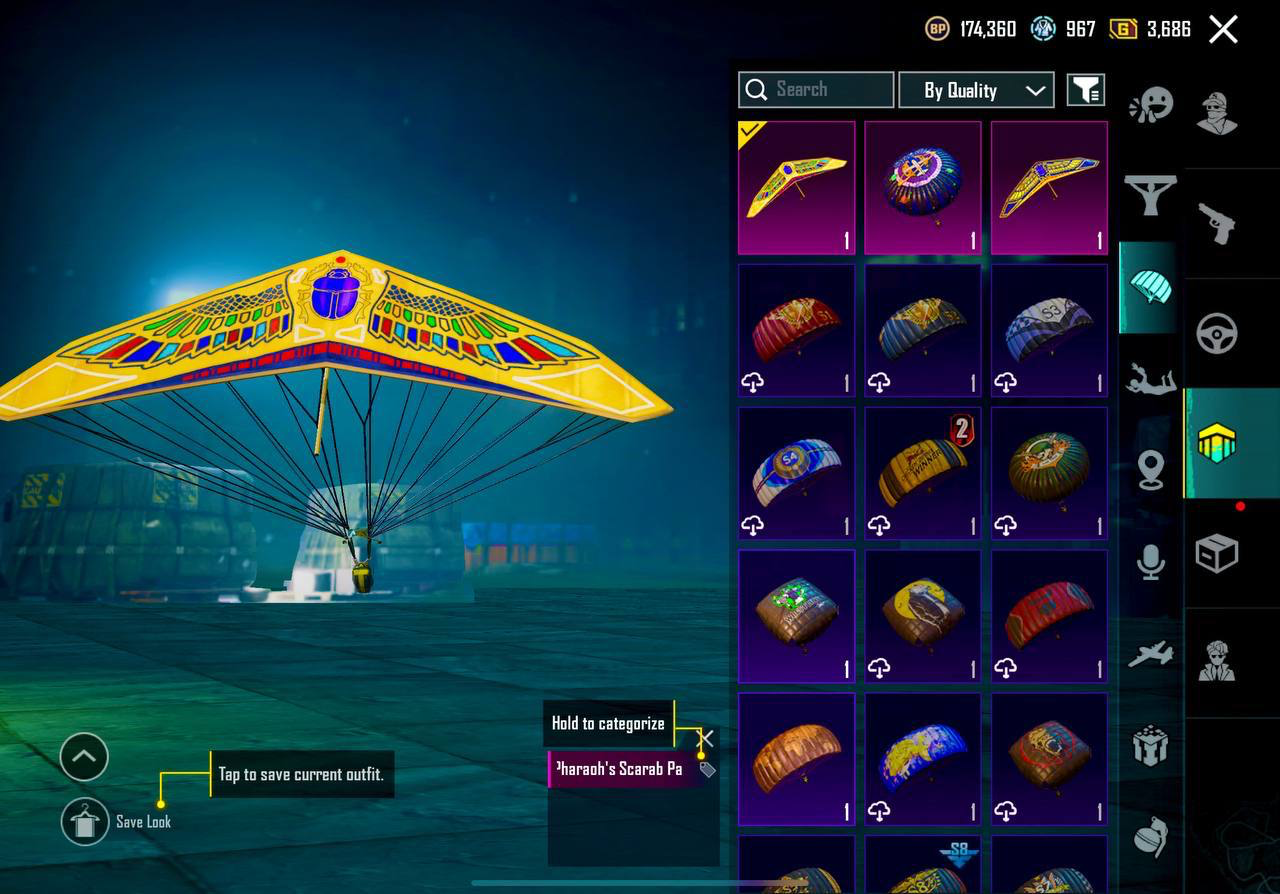Screen dimensions: 1280x894
Task: Select the round blue balloon parachute
Action: coord(923,188)
